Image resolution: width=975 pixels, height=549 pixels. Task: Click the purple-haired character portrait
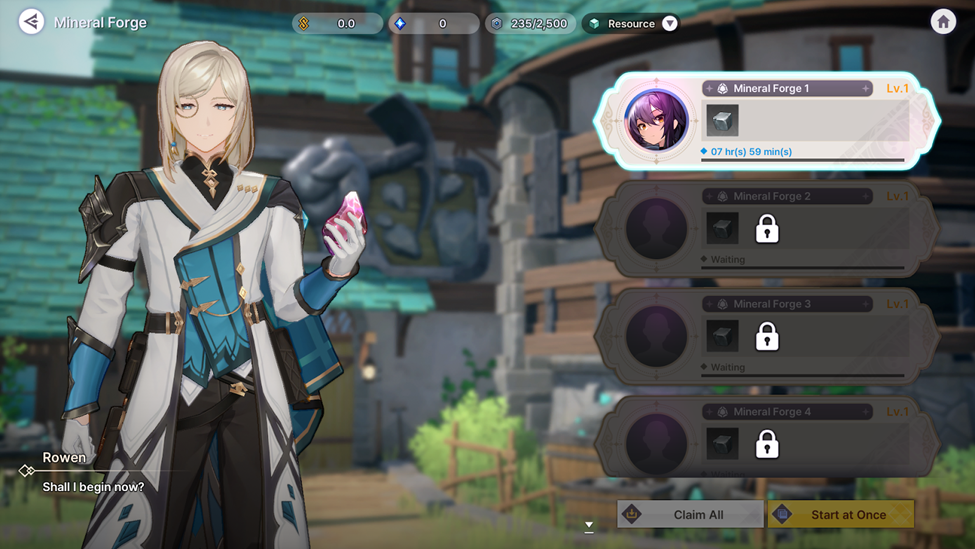(x=656, y=121)
